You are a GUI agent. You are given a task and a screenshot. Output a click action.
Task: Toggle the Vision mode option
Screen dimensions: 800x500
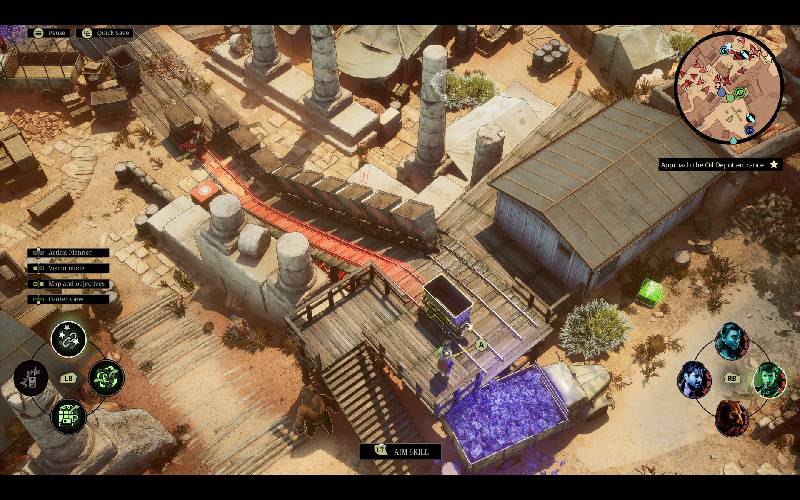click(69, 268)
